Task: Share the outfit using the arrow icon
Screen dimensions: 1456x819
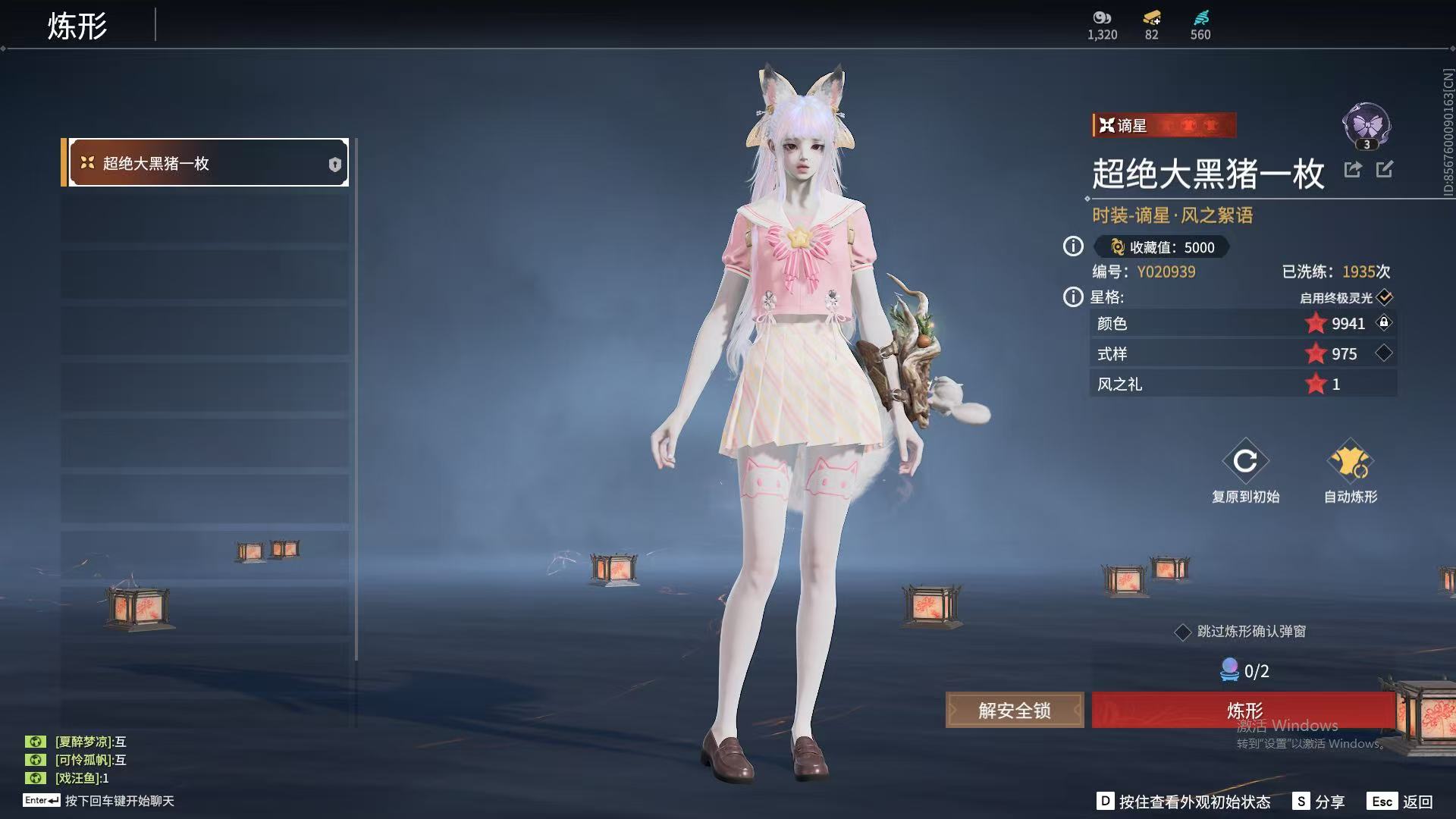Action: [x=1353, y=170]
